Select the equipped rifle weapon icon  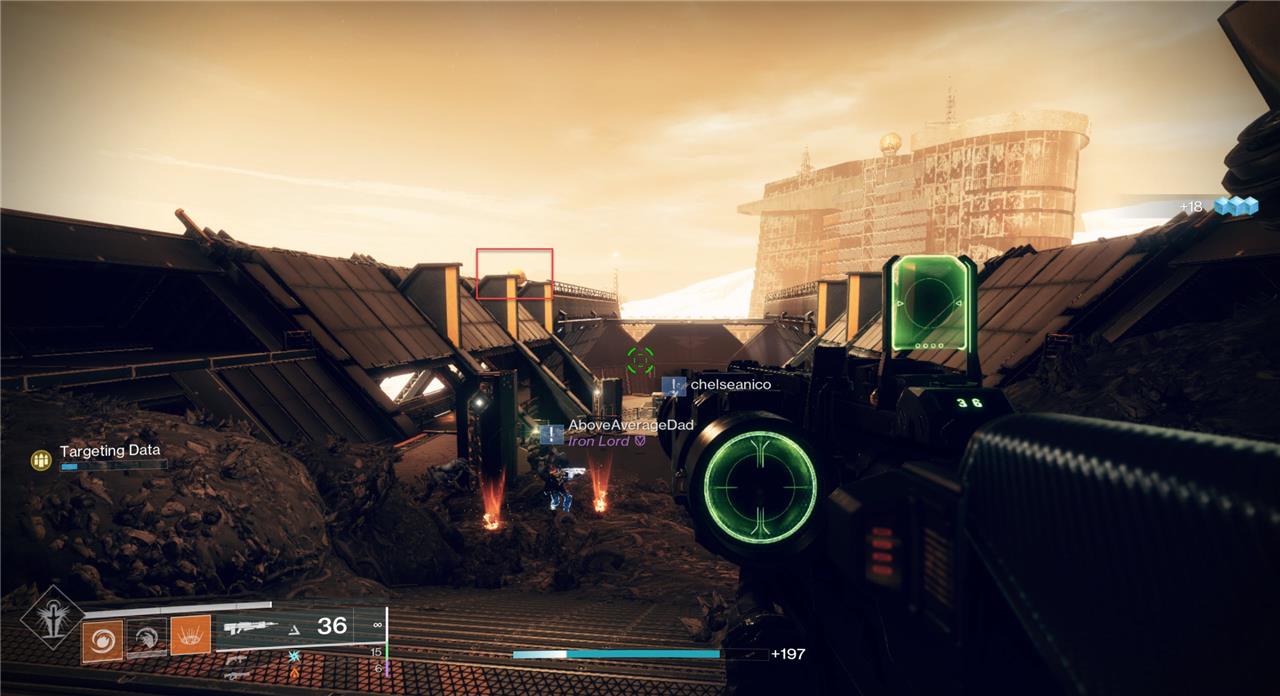[x=251, y=628]
